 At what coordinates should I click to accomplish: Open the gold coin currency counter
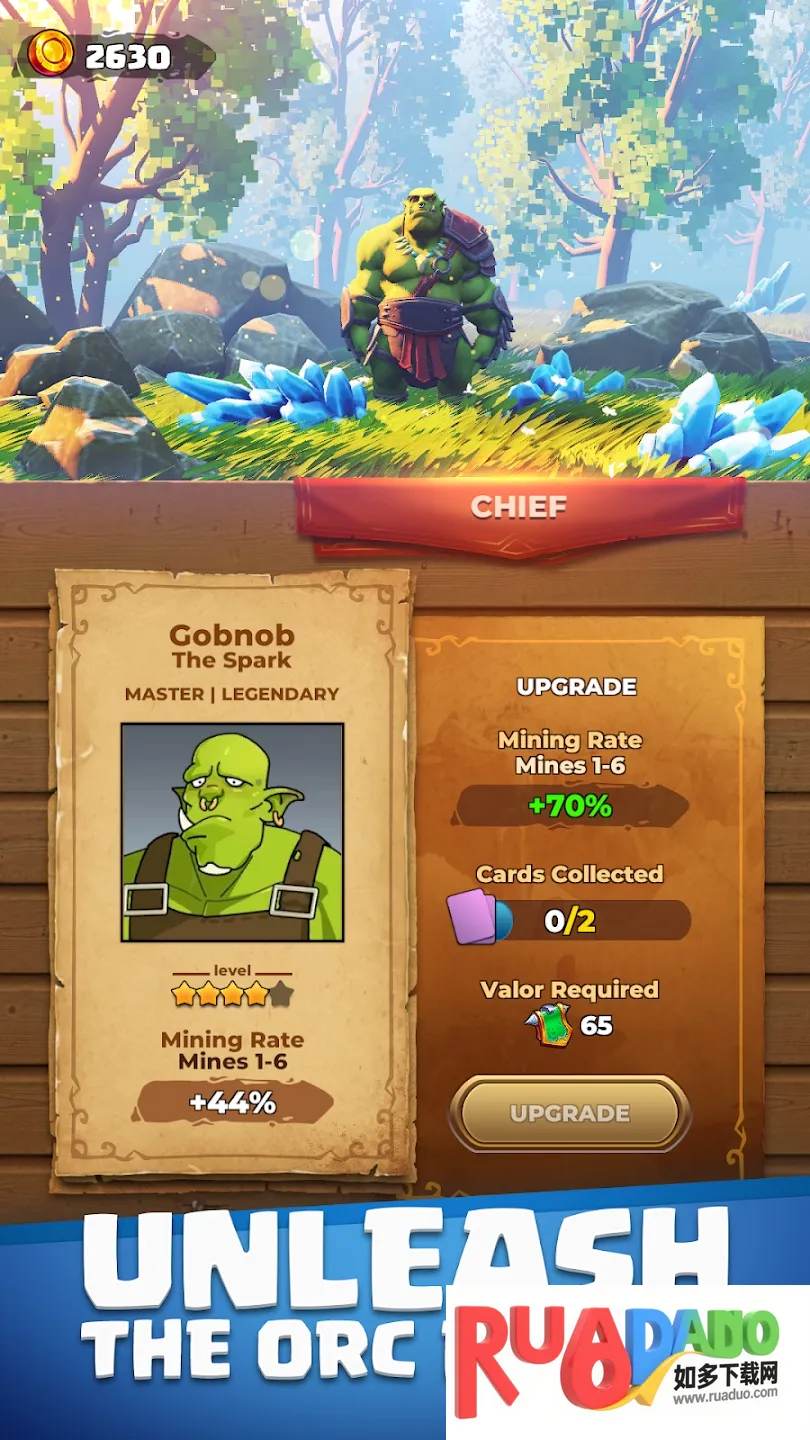(113, 56)
